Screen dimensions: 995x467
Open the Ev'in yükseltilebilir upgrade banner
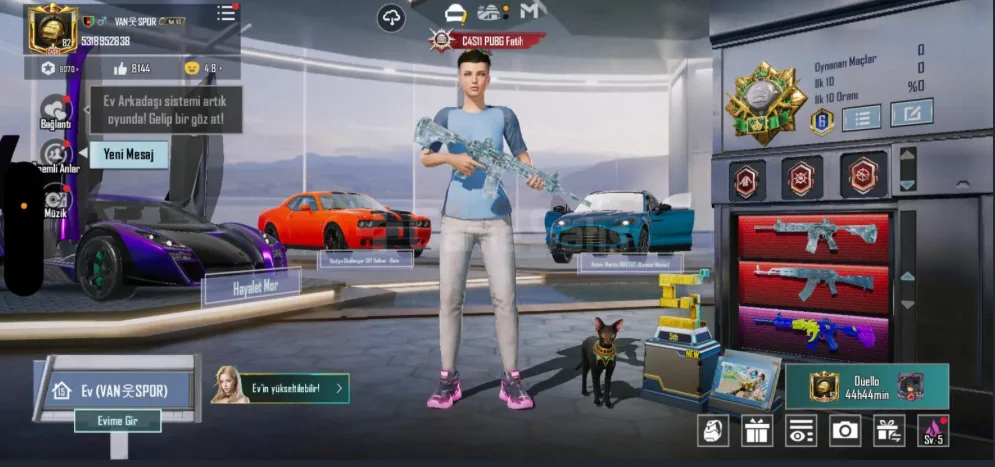[282, 387]
